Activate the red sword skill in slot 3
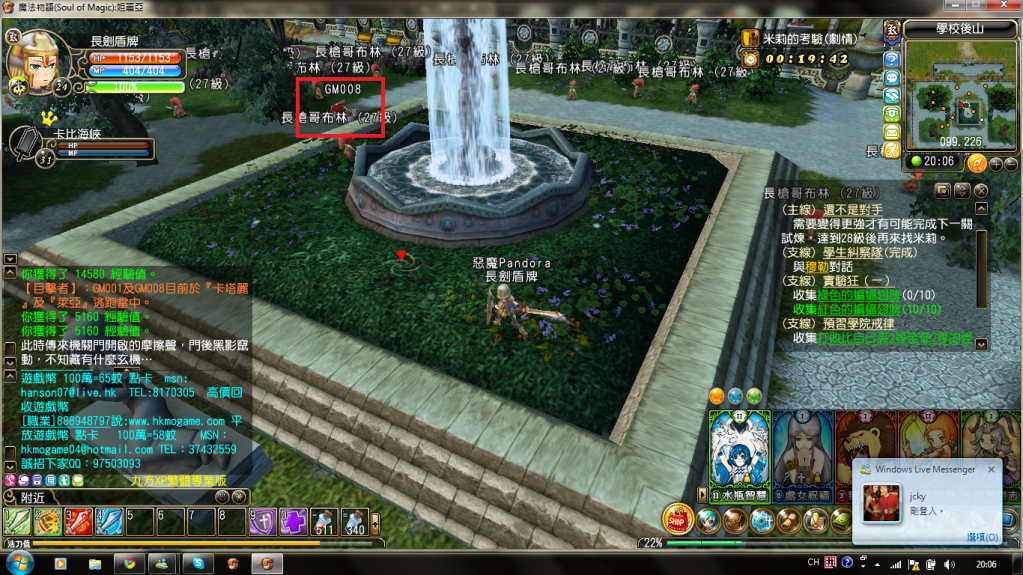The height and width of the screenshot is (575, 1023). [77, 521]
